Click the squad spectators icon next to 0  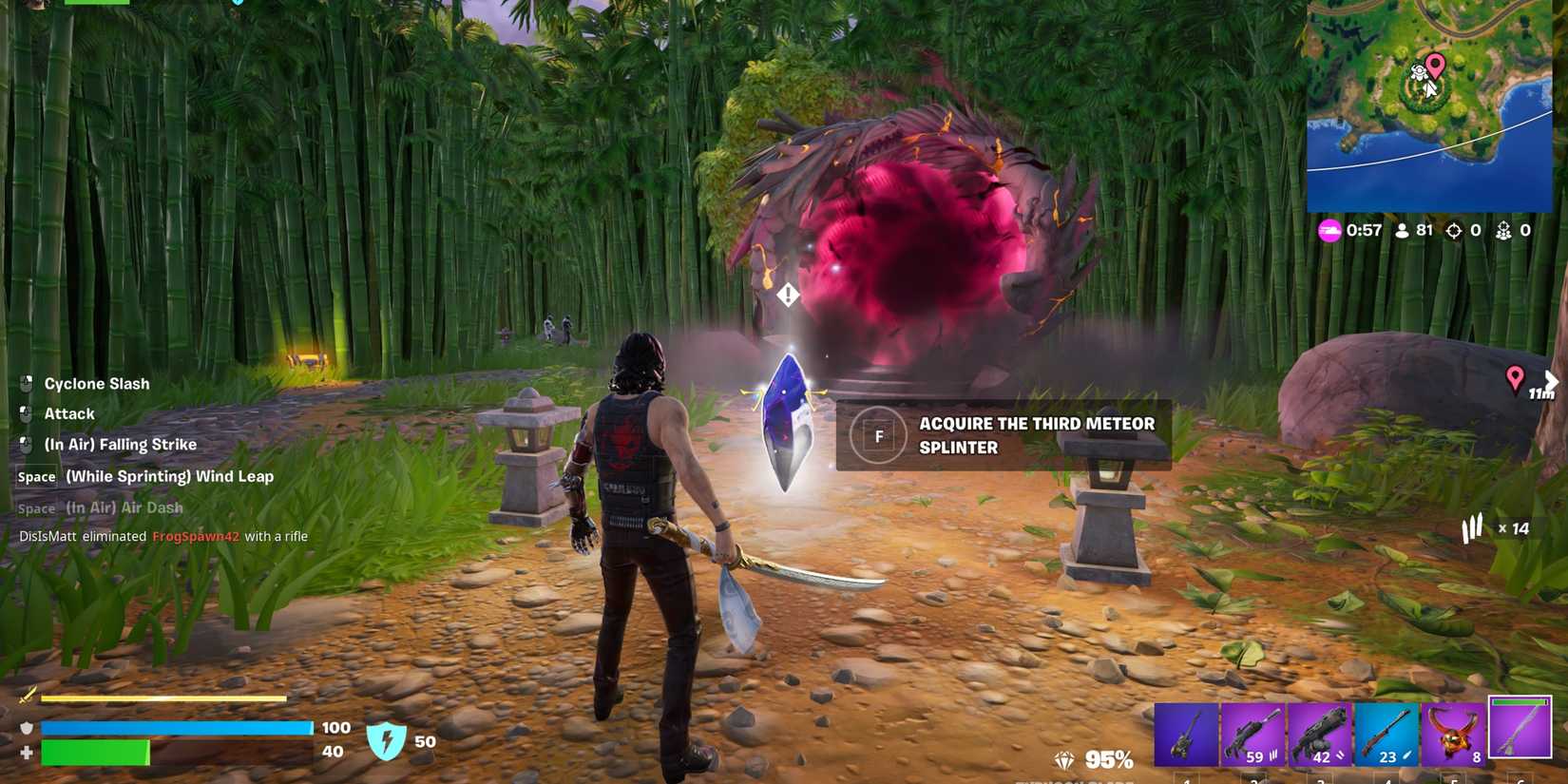[x=1503, y=230]
